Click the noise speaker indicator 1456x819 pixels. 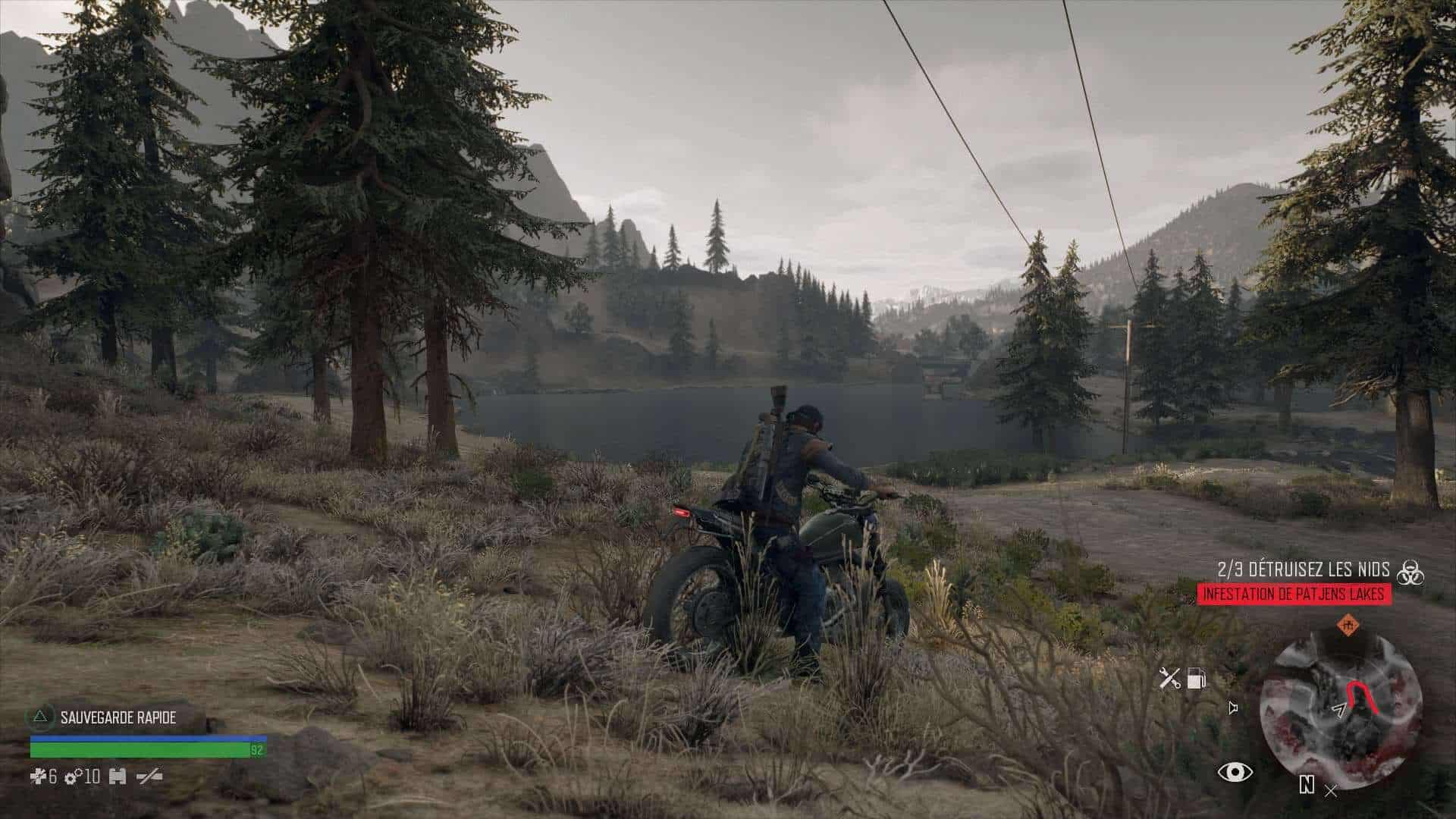click(1234, 708)
